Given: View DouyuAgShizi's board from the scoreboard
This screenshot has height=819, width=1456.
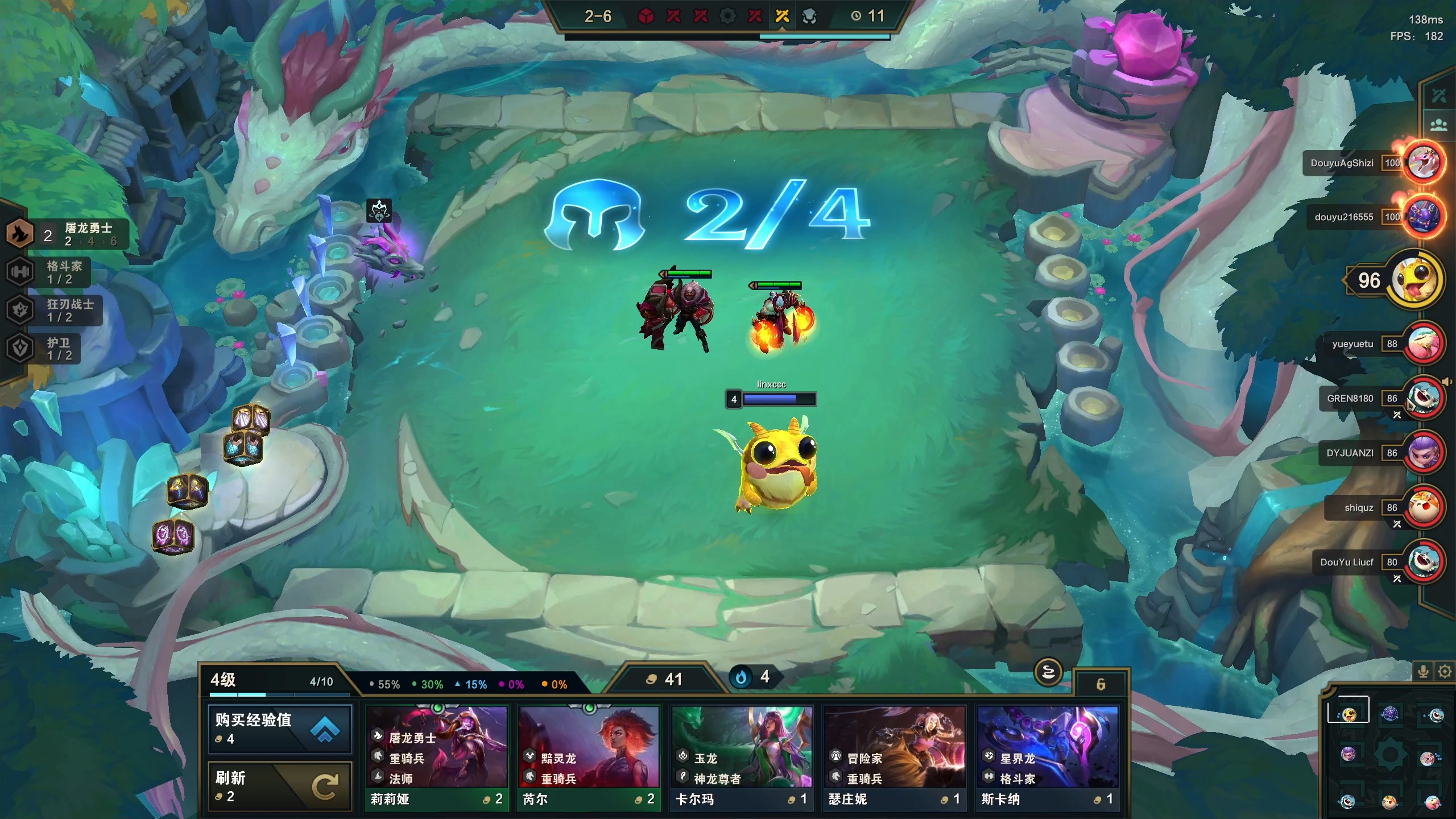Looking at the screenshot, I should pos(1423,163).
